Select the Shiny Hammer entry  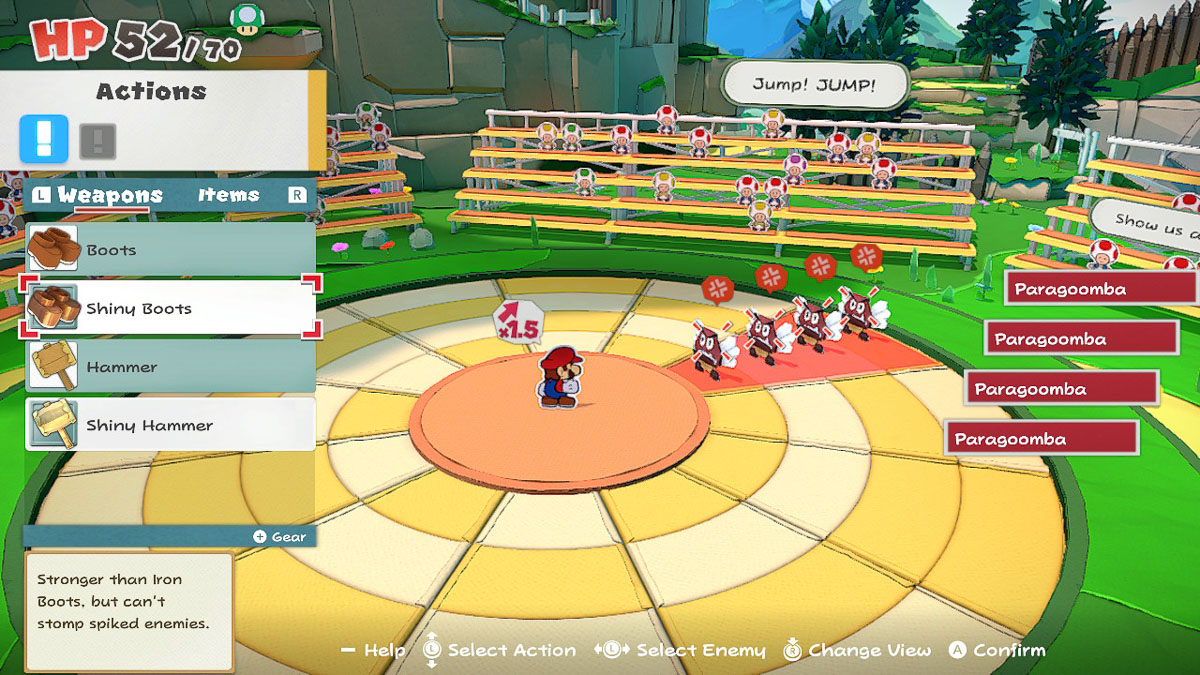[170, 425]
